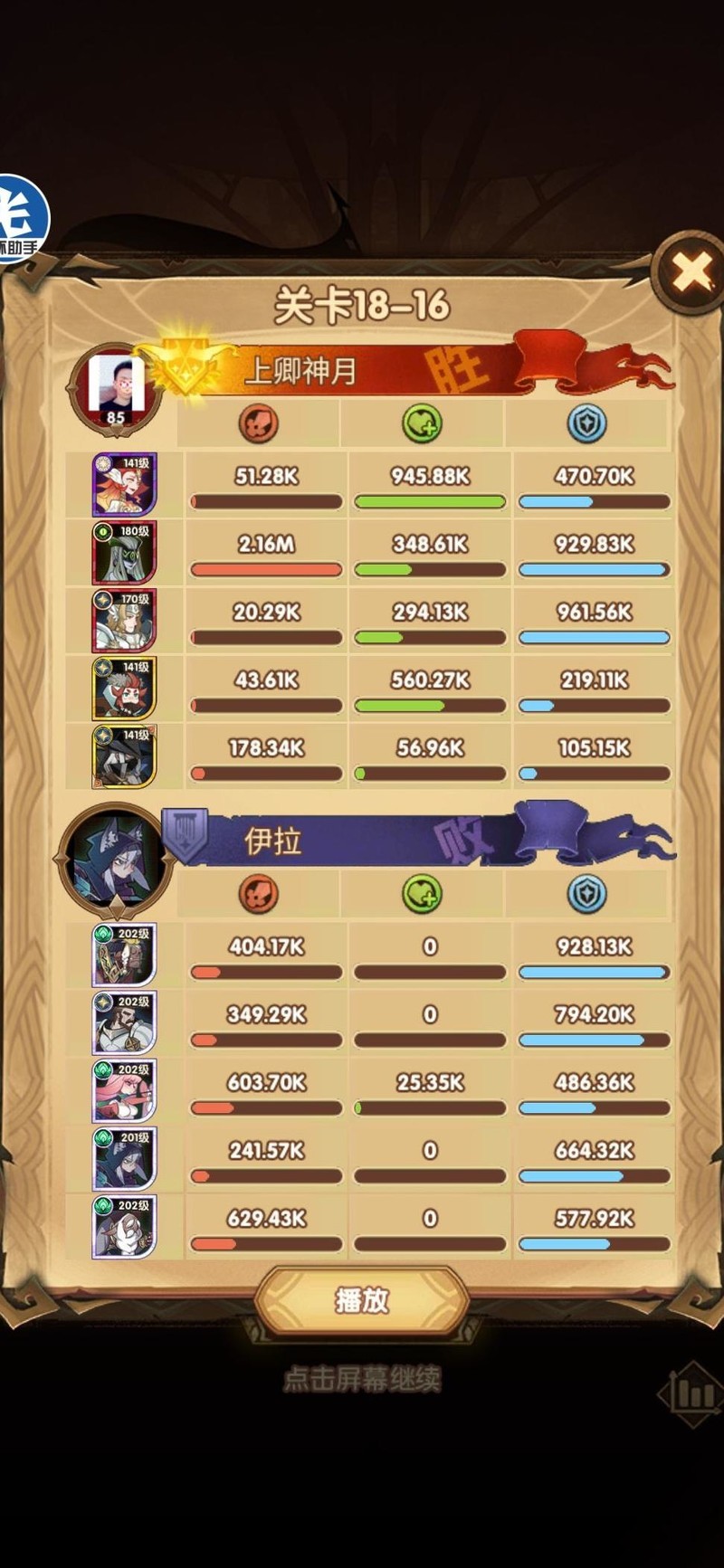Select enemy hero with 25.35K healing

click(124, 1090)
